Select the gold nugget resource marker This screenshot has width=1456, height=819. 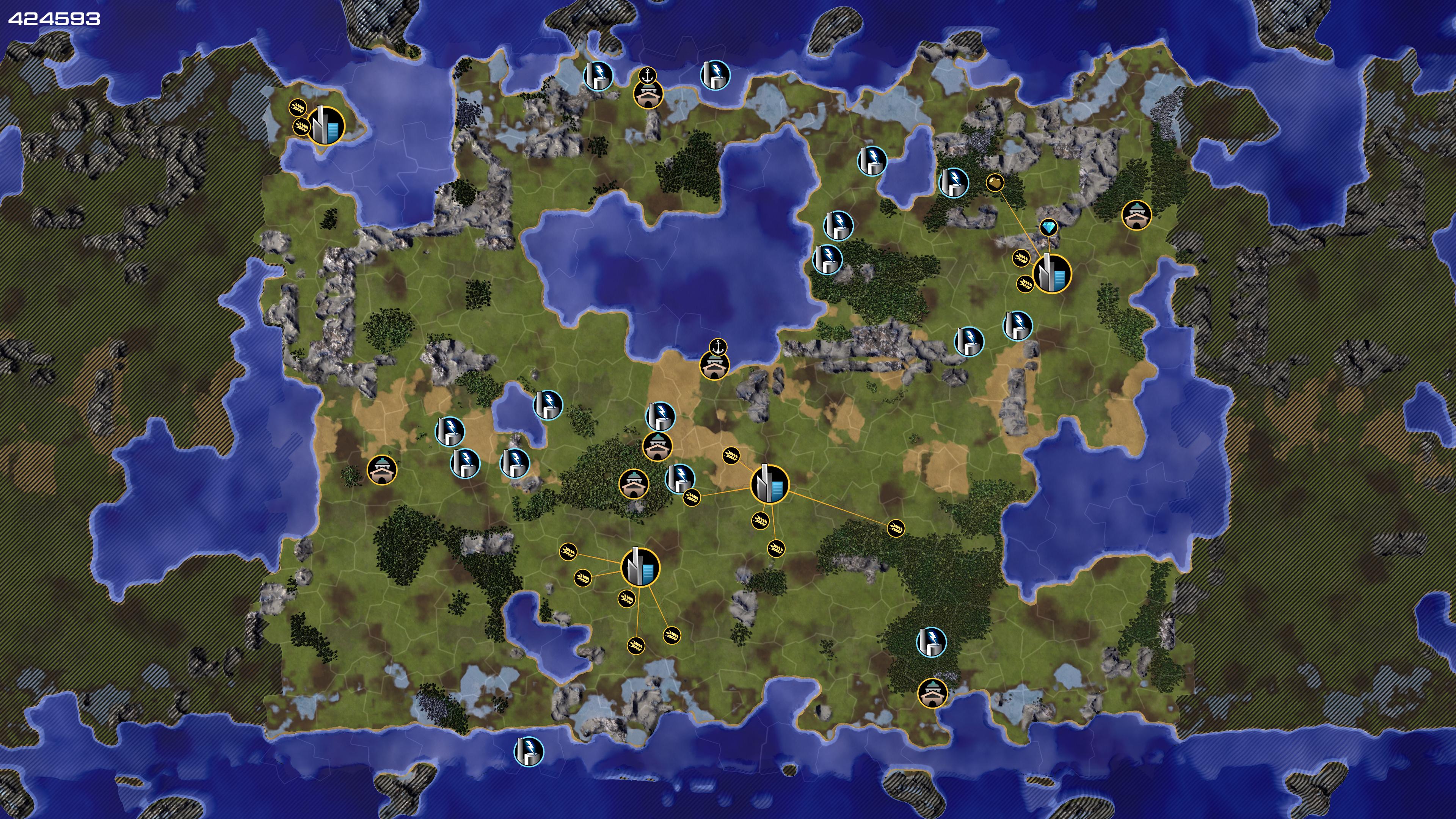995,182
